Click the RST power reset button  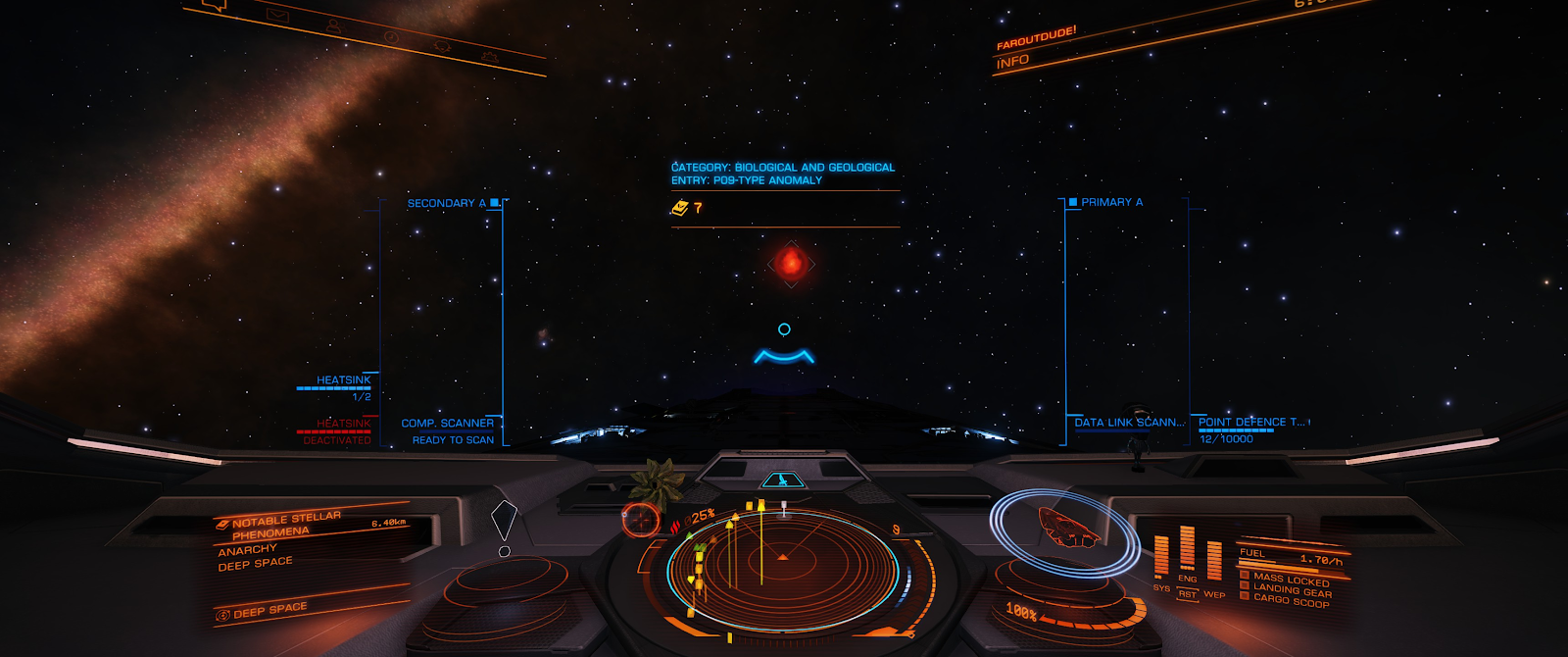1188,594
